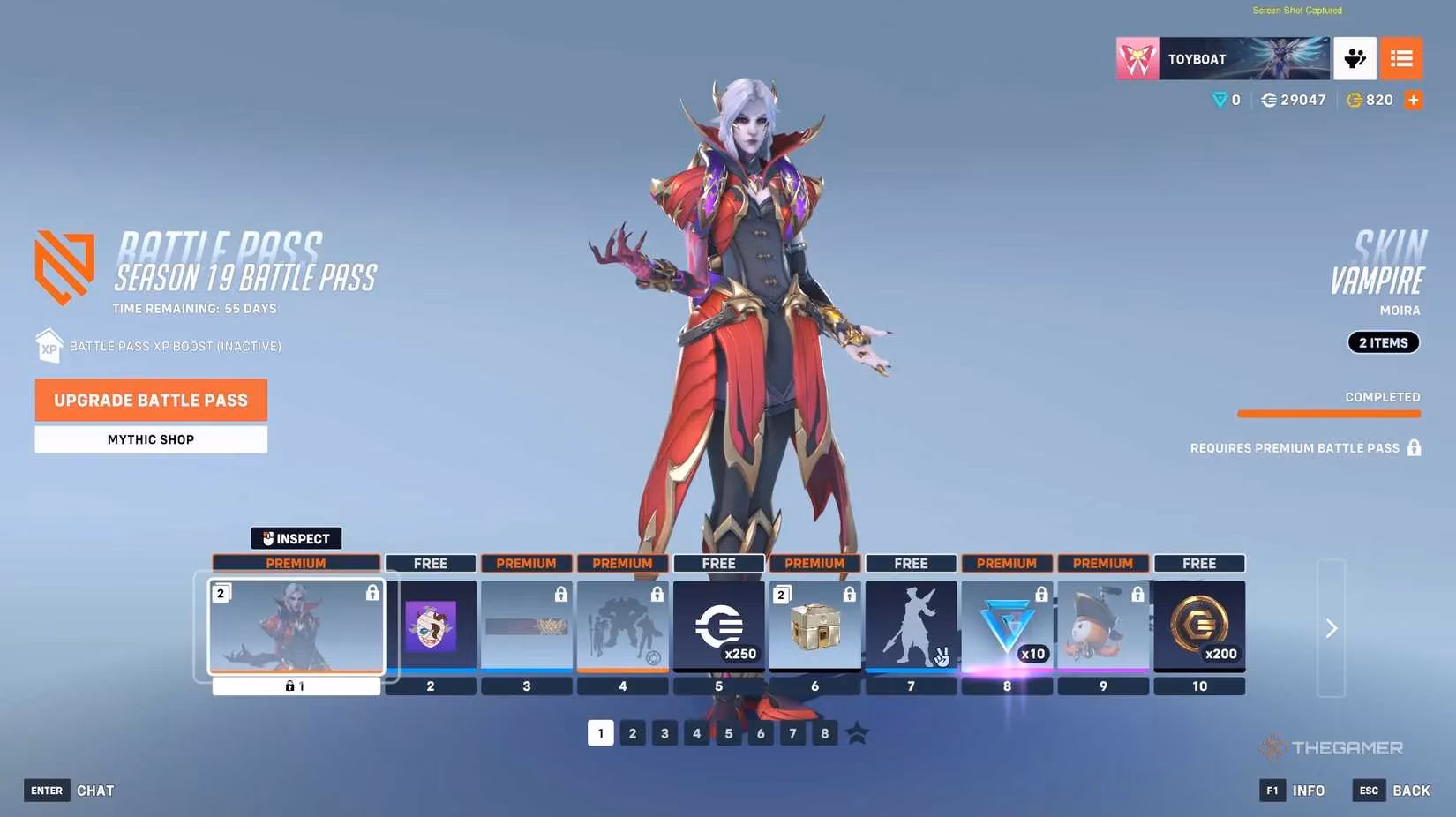Click the pink butterfly player icon
Image resolution: width=1456 pixels, height=817 pixels.
(x=1137, y=57)
